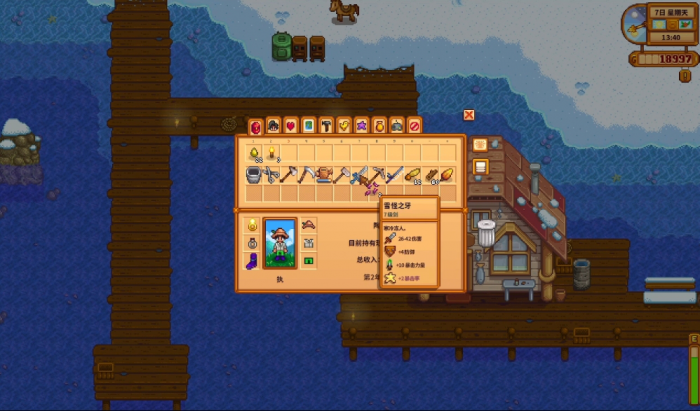Open the Options tab with the controller icon

pos(397,126)
